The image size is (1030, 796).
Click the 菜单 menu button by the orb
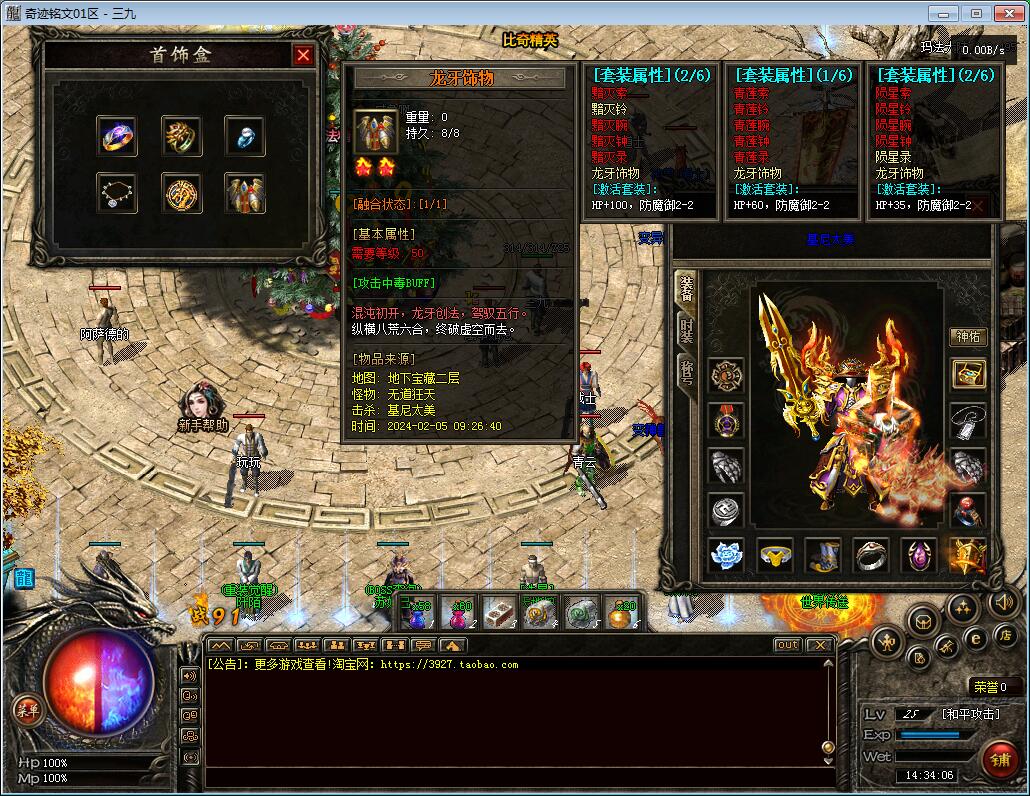click(x=27, y=710)
